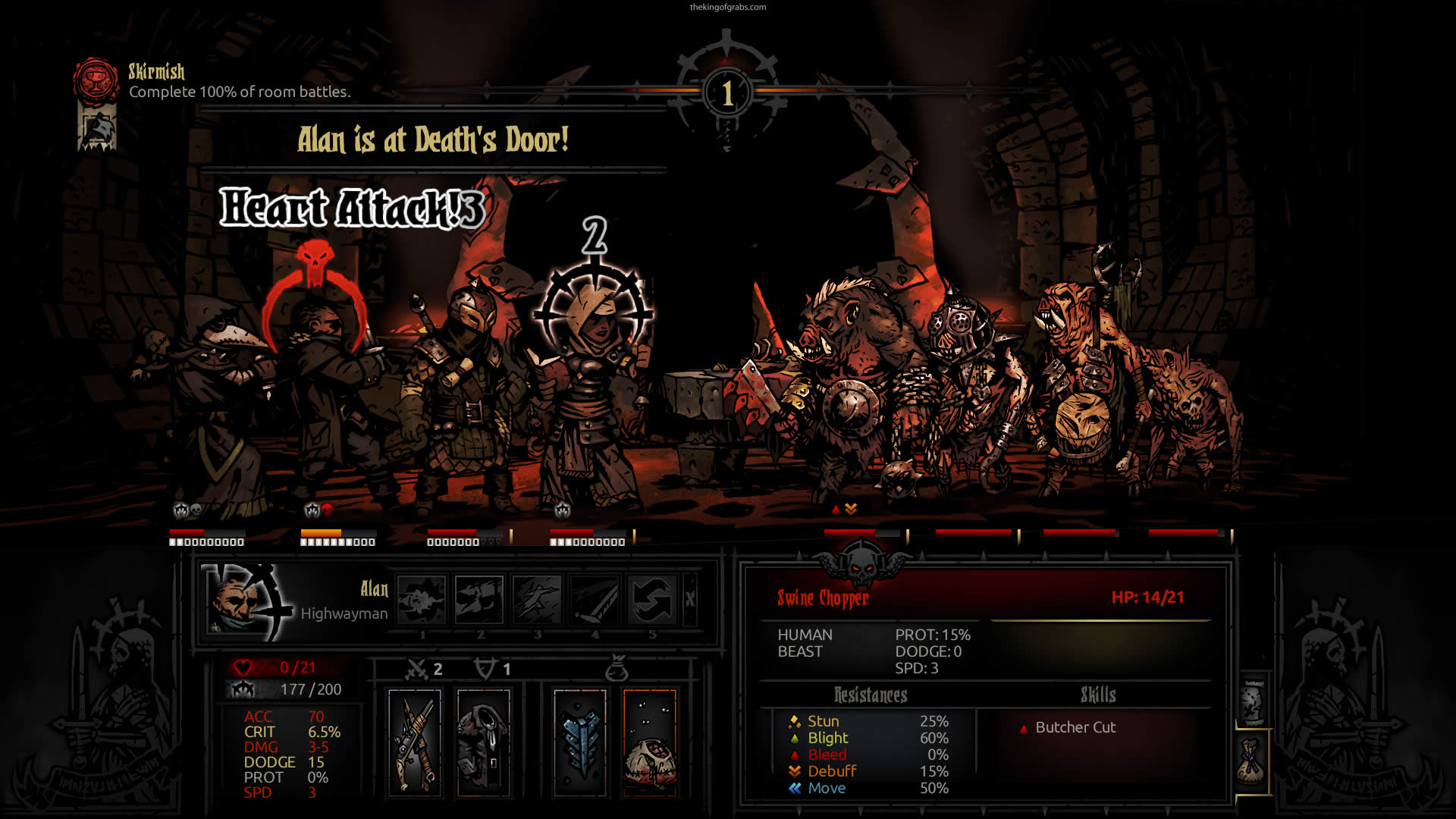Pass the turn with the X button
Screen dimensions: 1456x819
690,599
